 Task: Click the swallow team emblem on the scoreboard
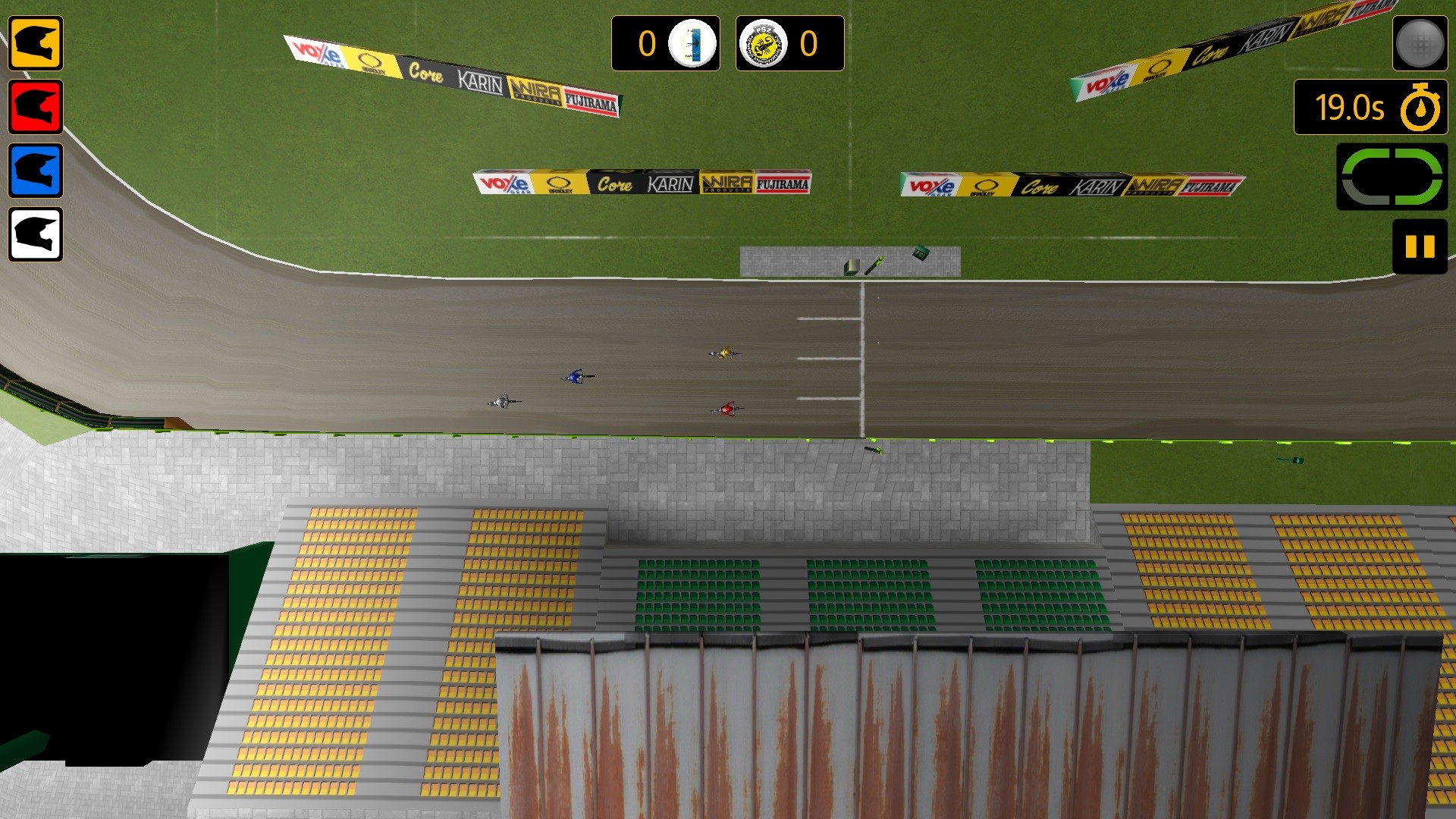692,44
